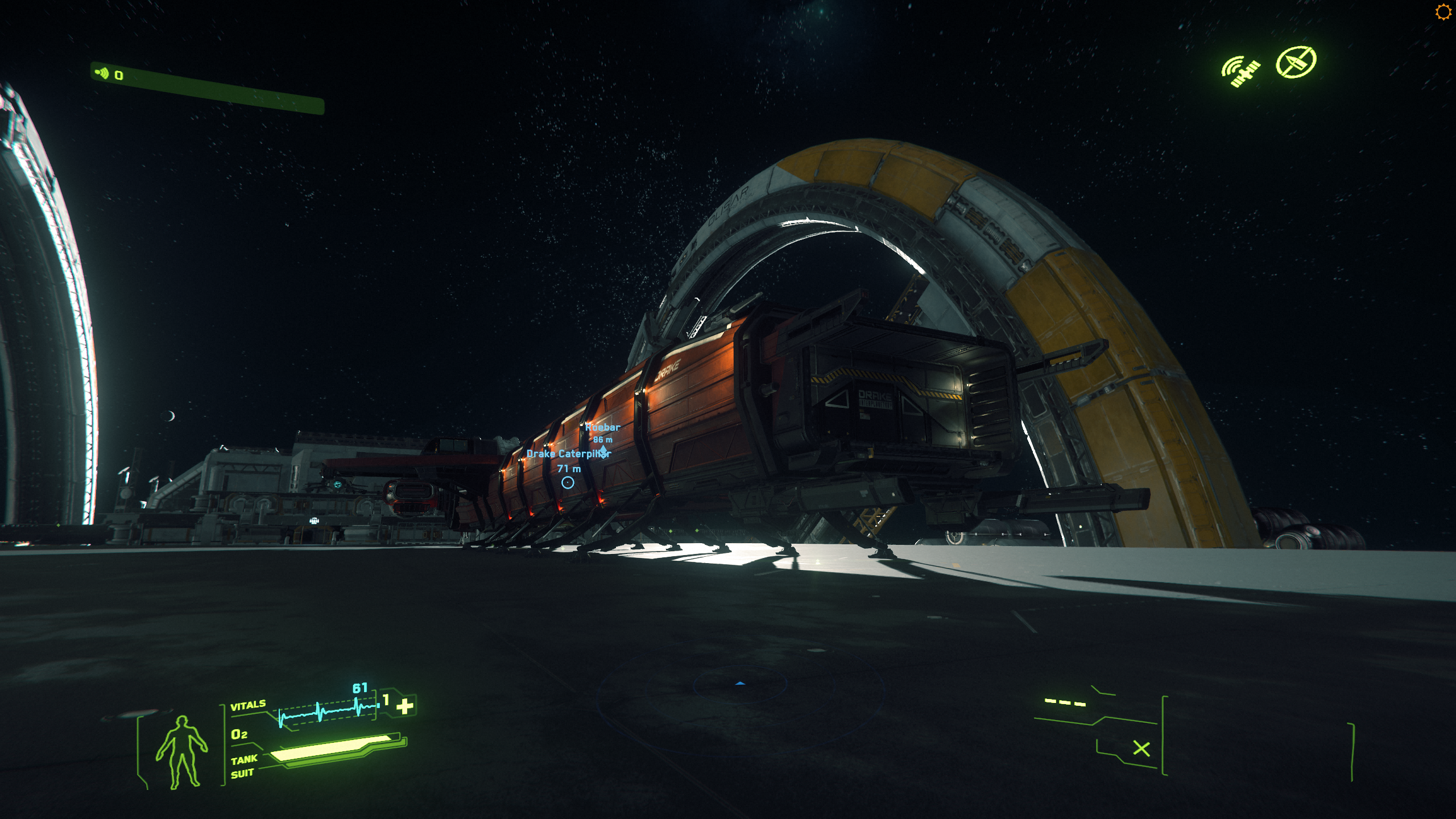Click the X icon in weapon panel
The image size is (1456, 819).
pos(1141,748)
